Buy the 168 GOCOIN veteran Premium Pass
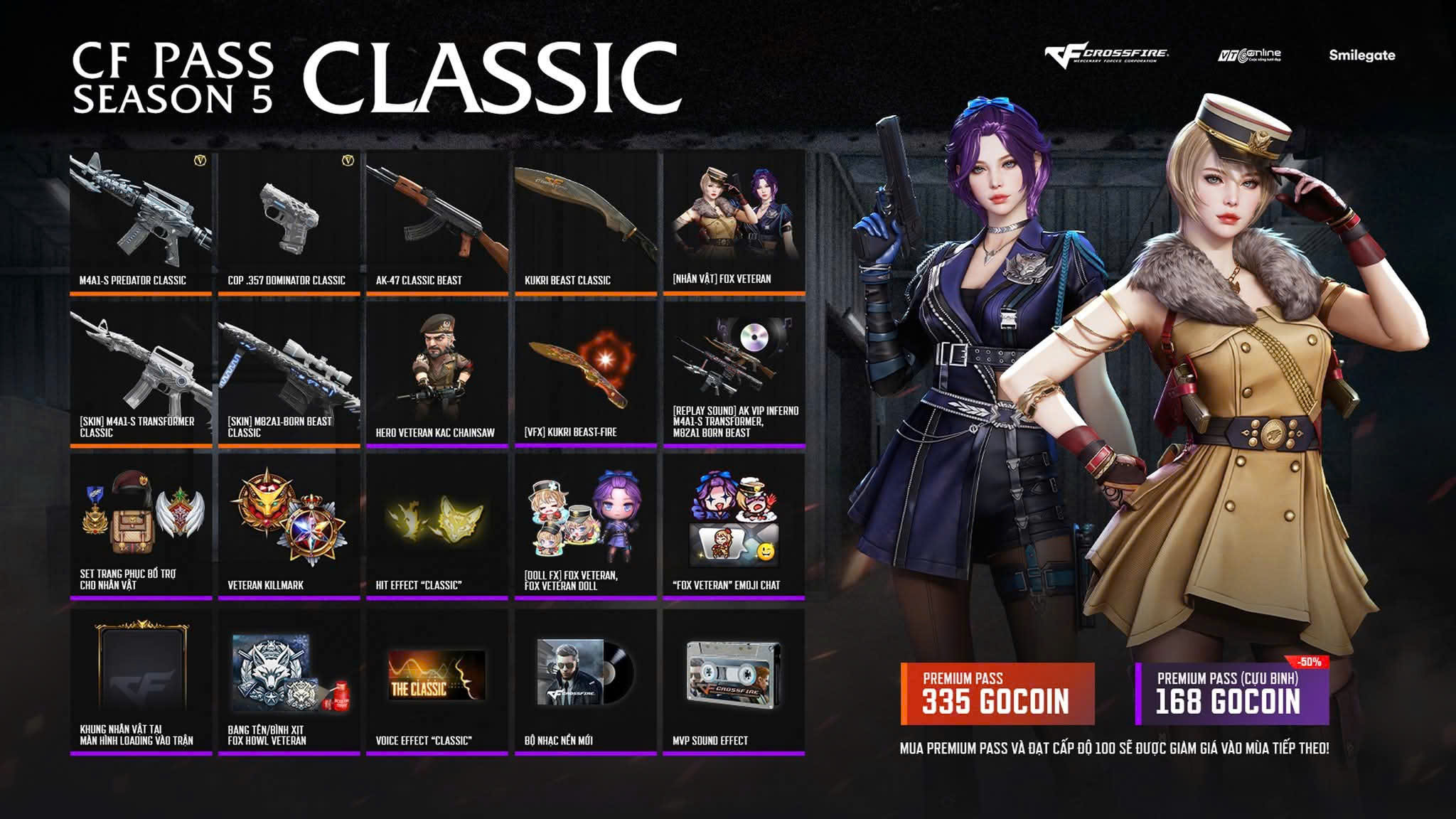Viewport: 1456px width, 819px height. click(1231, 694)
